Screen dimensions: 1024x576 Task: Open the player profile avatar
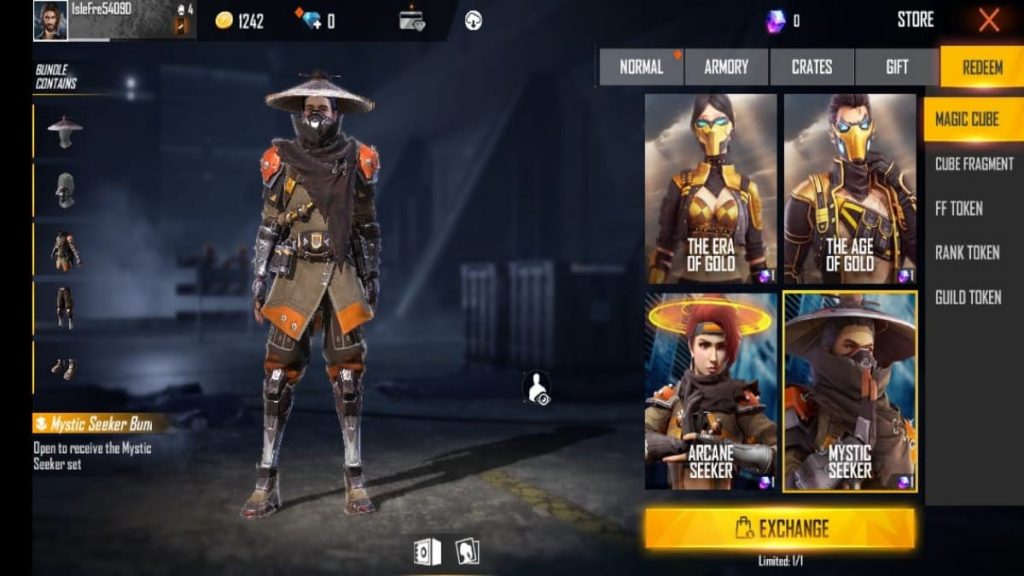tap(50, 20)
